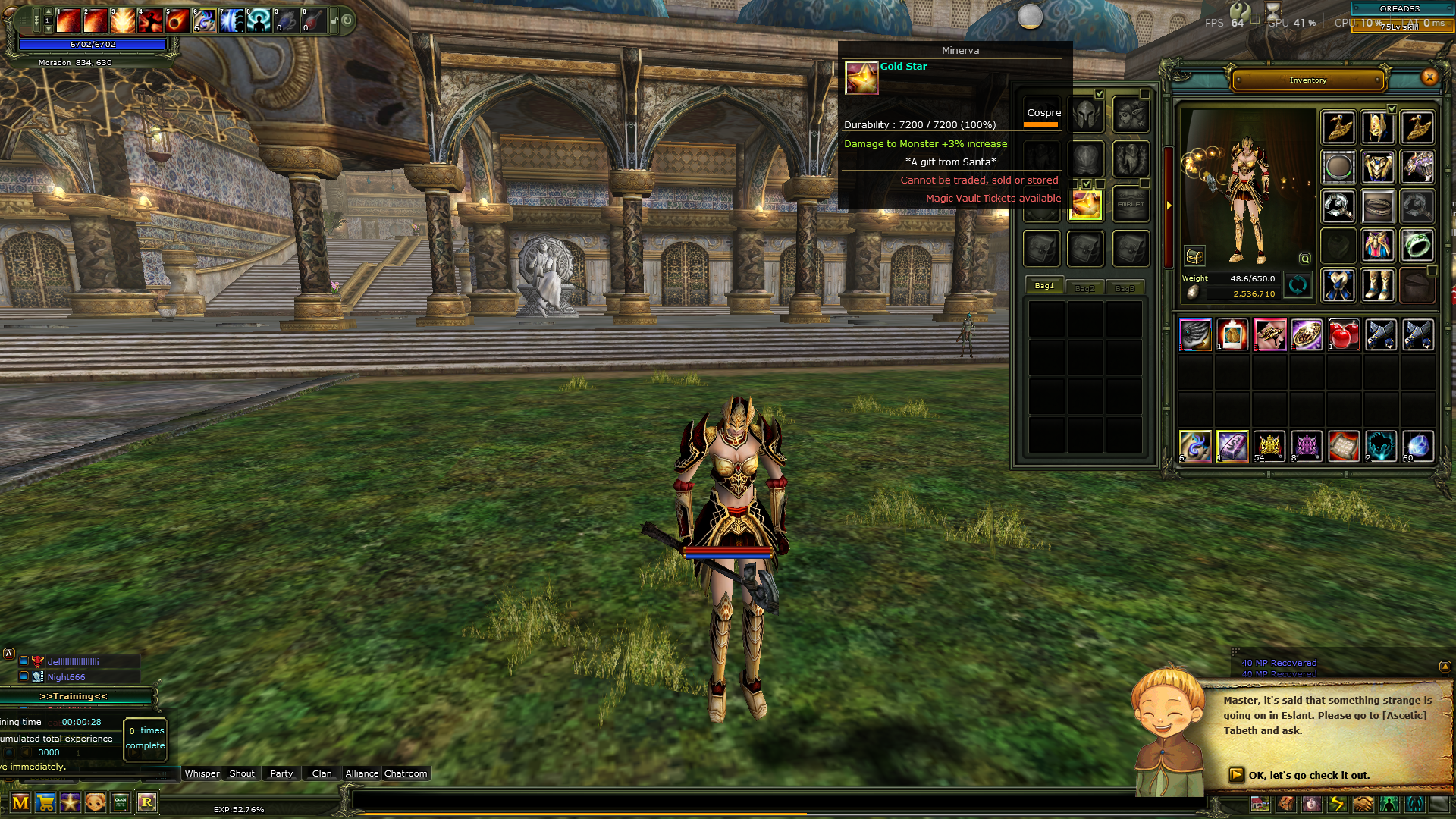
Task: Click the skill bar page-up arrow
Action: [x=49, y=12]
